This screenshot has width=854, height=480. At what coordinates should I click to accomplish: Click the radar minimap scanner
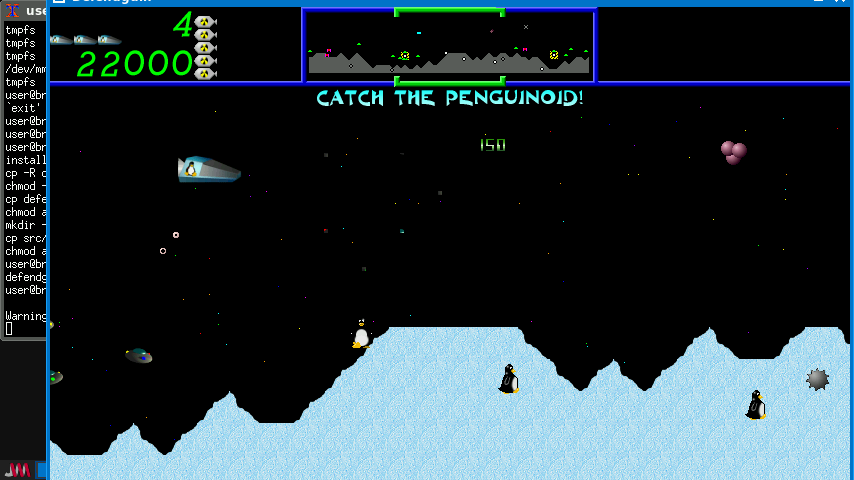(448, 46)
